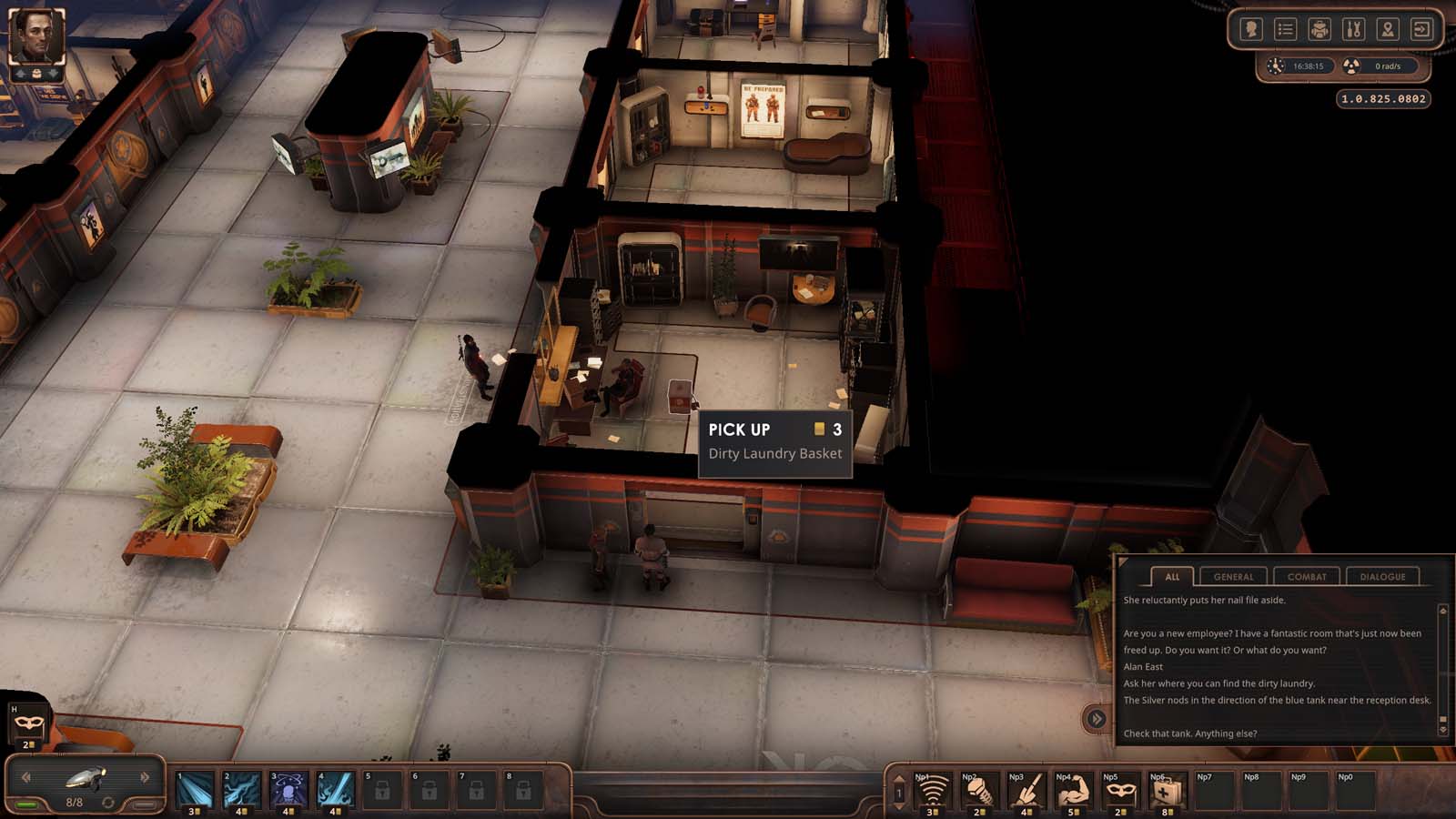Select the All log tab
The height and width of the screenshot is (819, 1456).
click(1172, 576)
